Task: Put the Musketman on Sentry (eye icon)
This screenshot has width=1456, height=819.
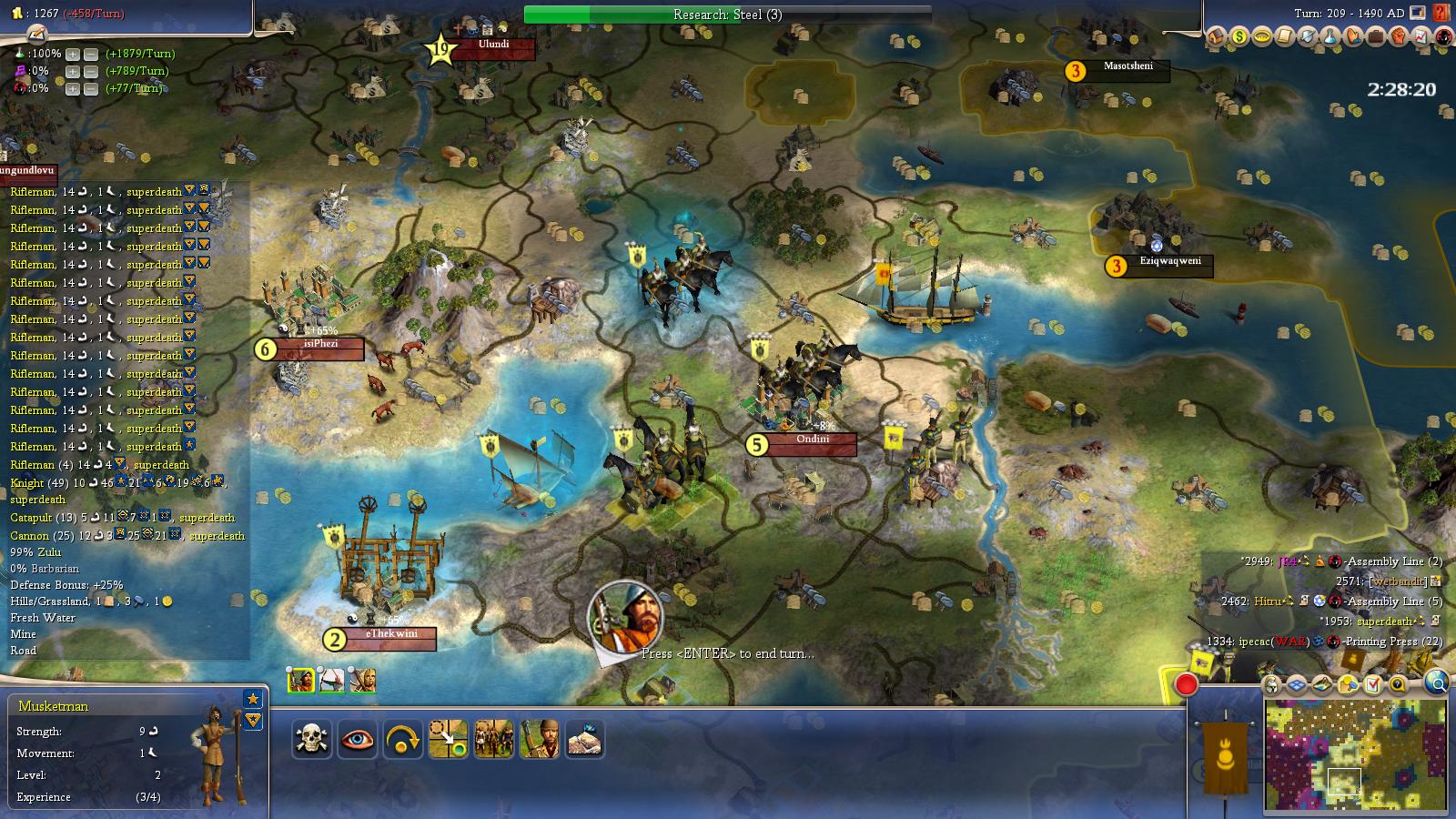Action: click(x=359, y=740)
